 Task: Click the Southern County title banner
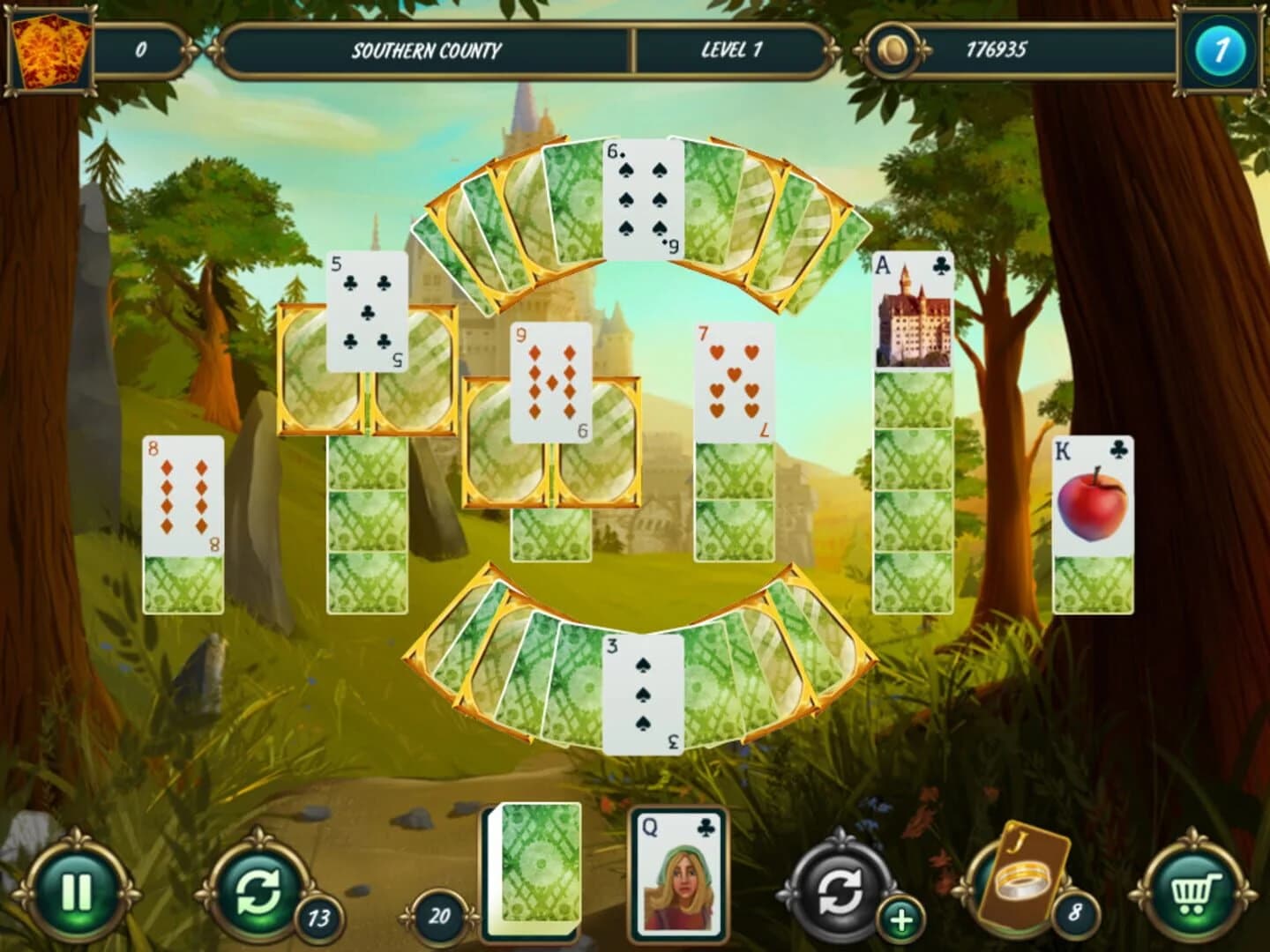[428, 51]
